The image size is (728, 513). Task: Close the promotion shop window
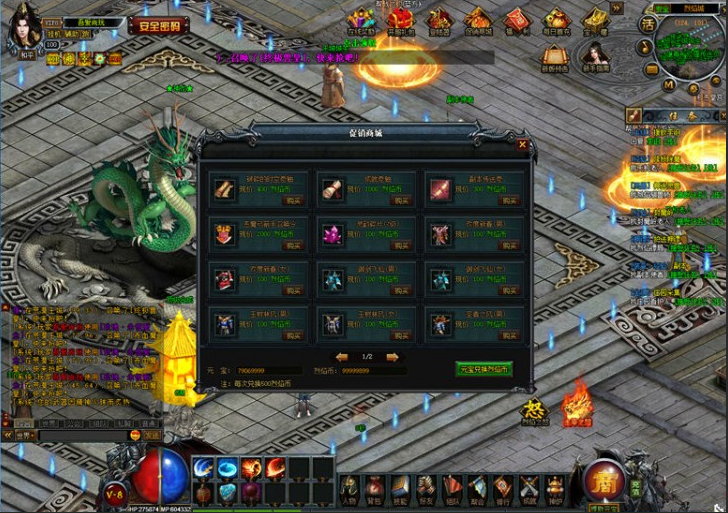click(x=522, y=144)
